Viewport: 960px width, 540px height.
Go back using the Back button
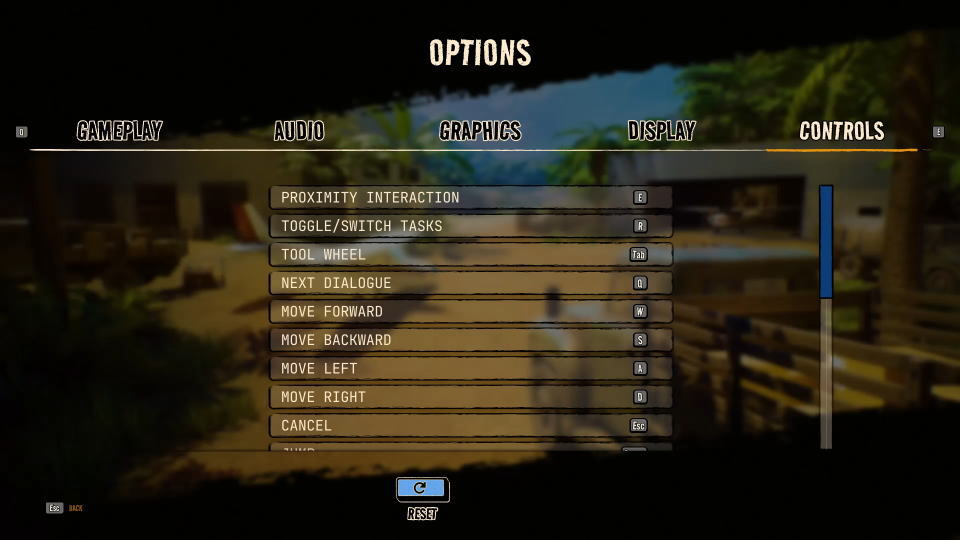tap(64, 508)
